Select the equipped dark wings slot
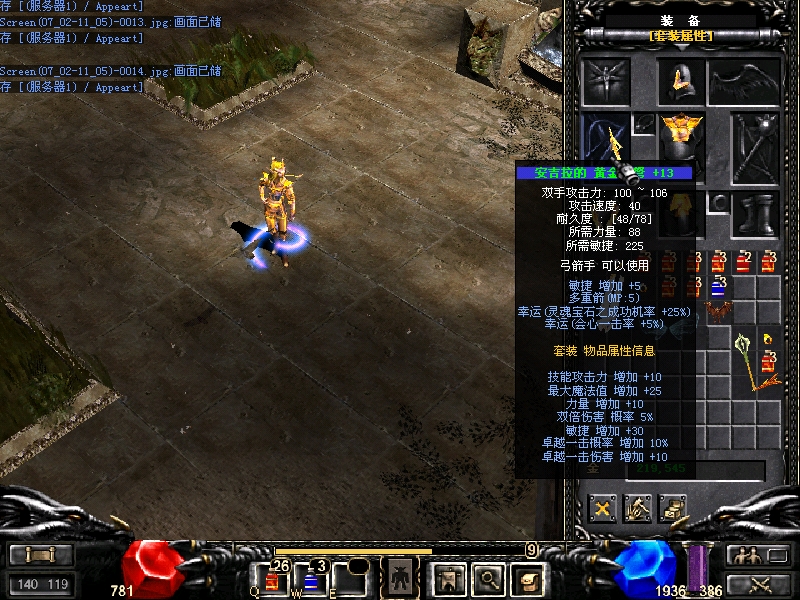The height and width of the screenshot is (600, 800). 744,81
